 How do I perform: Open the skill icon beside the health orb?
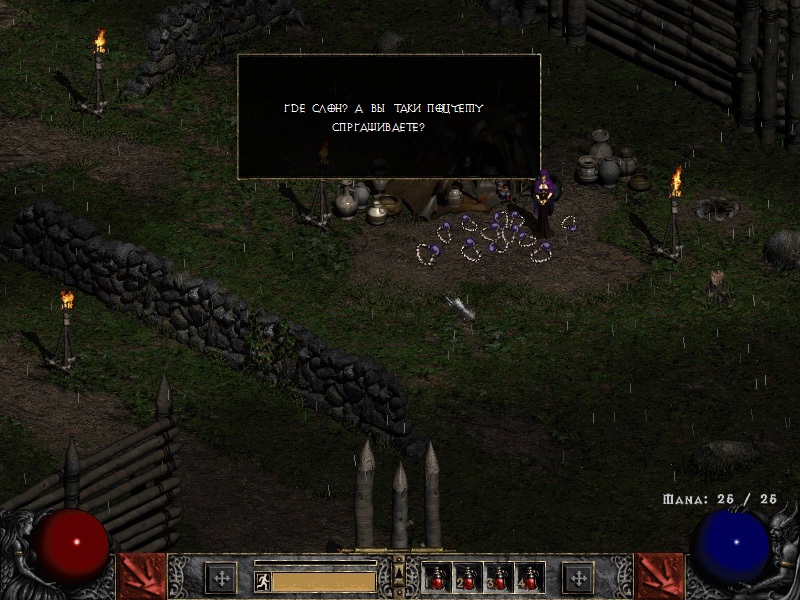141,576
